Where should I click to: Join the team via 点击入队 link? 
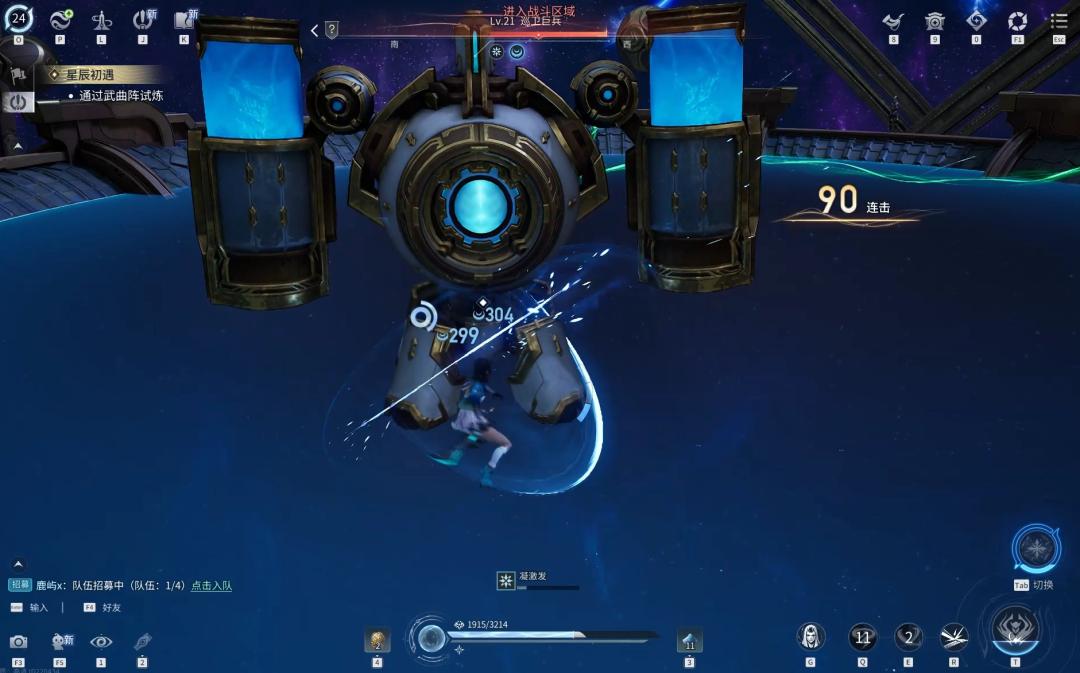[x=211, y=585]
